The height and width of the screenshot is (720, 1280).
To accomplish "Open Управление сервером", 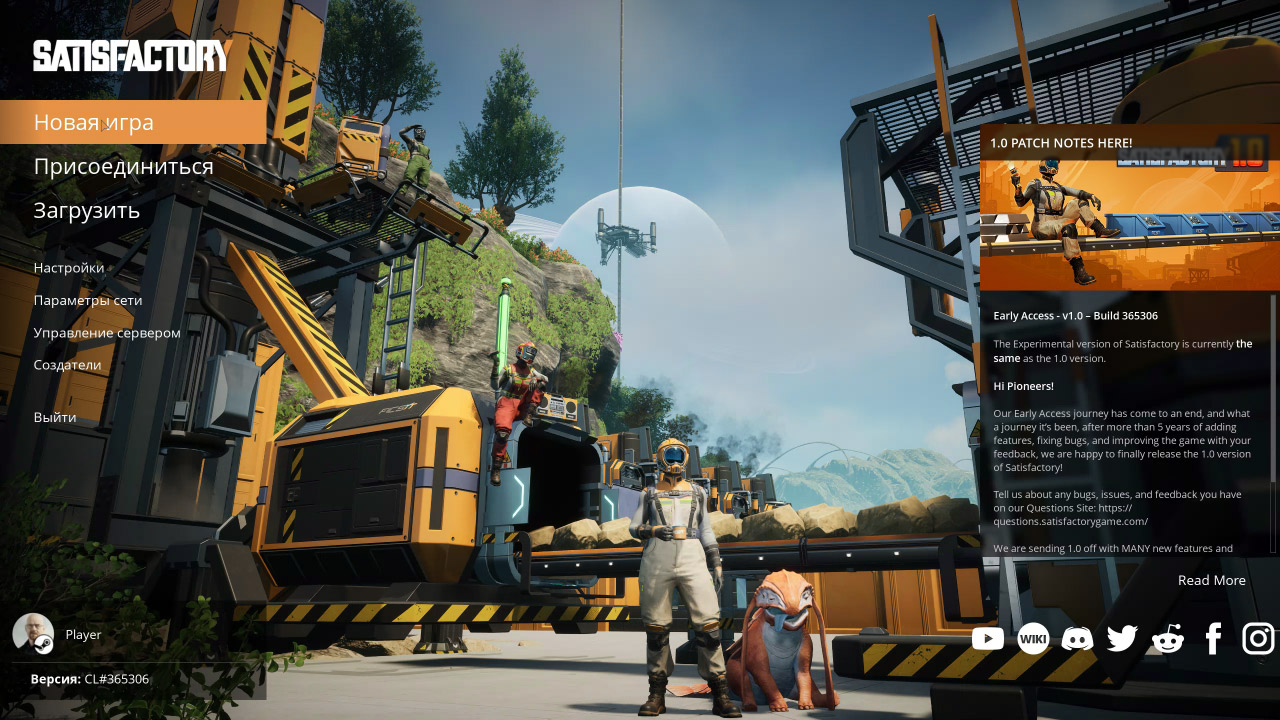I will (107, 332).
